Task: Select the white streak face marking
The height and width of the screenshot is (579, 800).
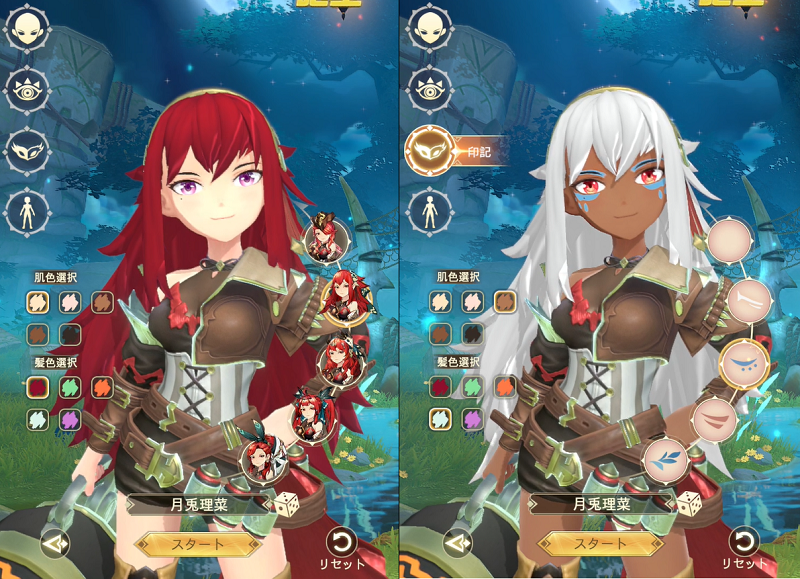Action: click(746, 299)
